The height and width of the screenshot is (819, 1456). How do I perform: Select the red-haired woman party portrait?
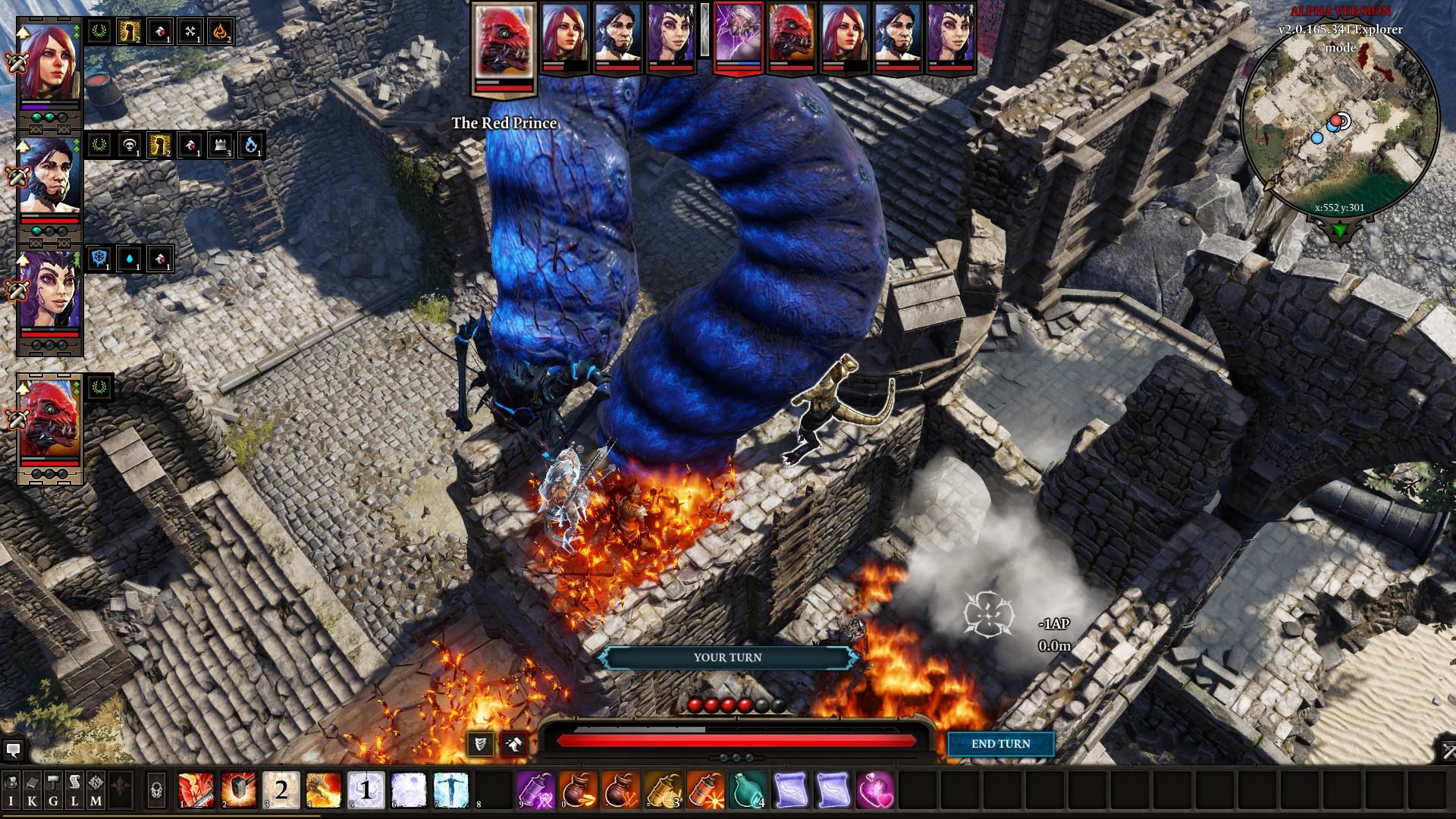49,62
